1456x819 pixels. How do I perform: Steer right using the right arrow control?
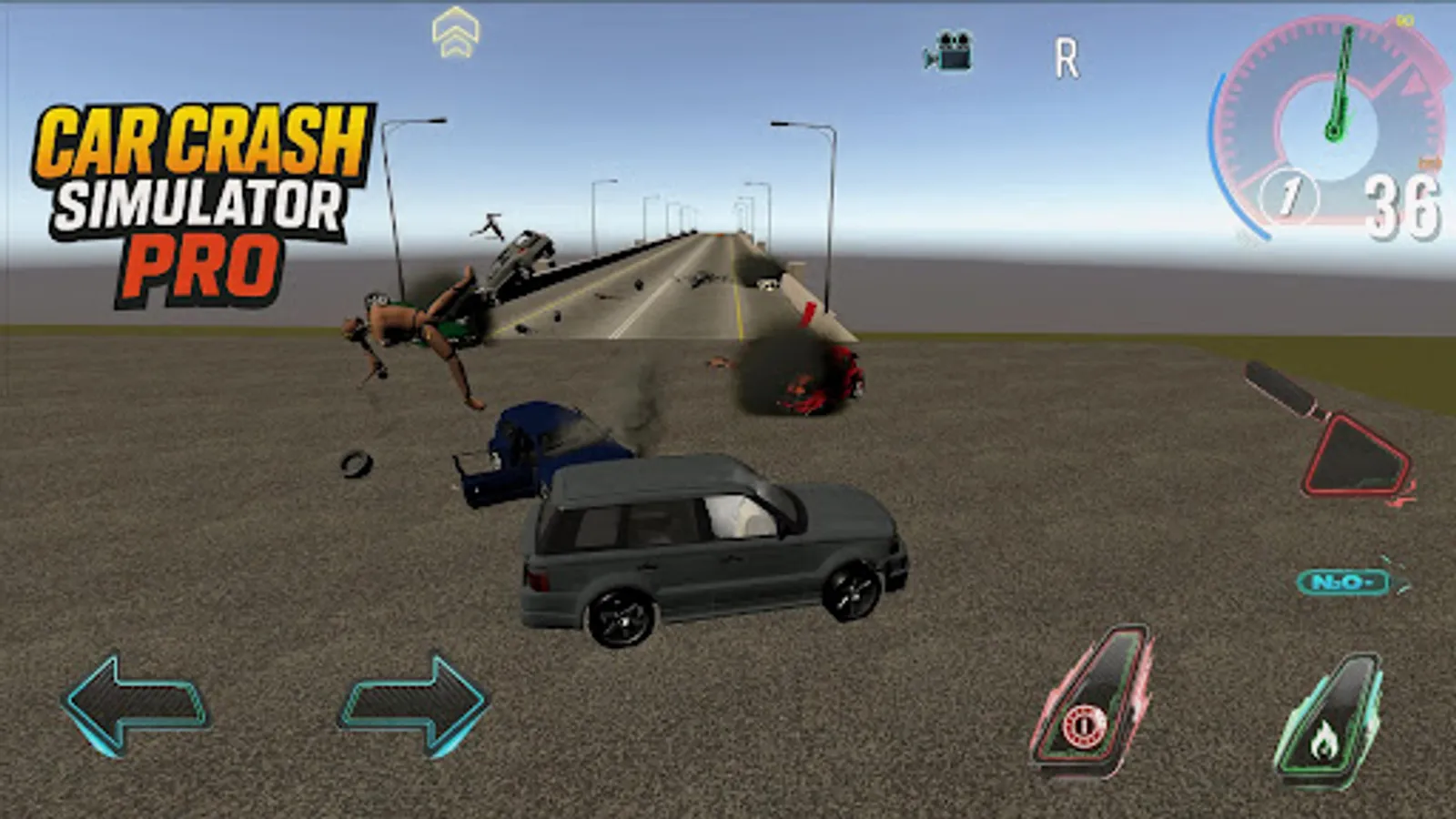click(x=409, y=705)
